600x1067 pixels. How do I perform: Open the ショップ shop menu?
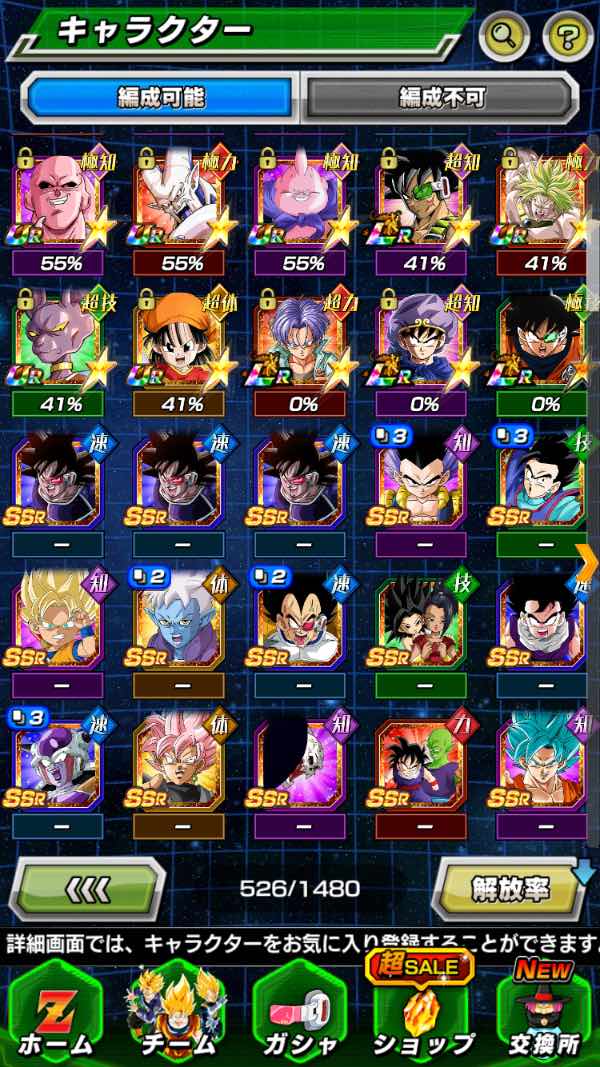point(421,1012)
